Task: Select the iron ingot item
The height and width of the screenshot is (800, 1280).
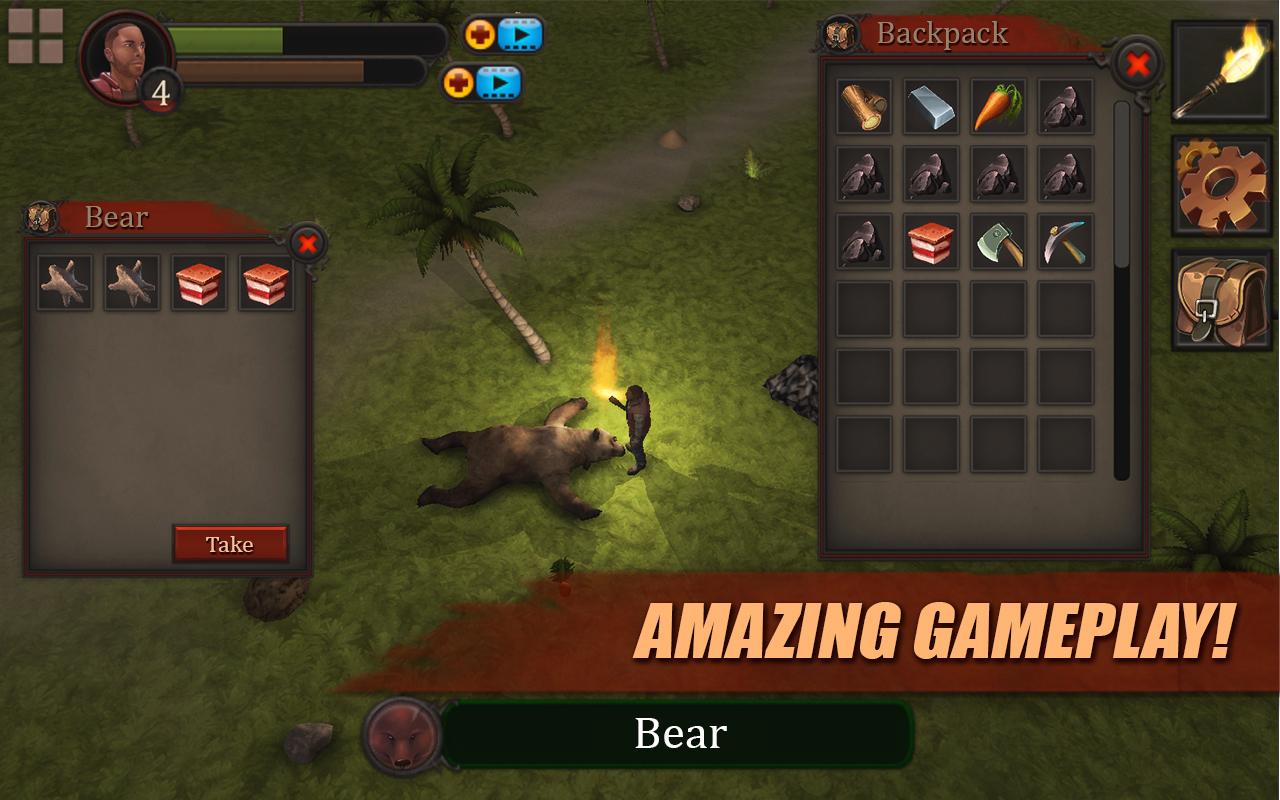Action: [930, 108]
